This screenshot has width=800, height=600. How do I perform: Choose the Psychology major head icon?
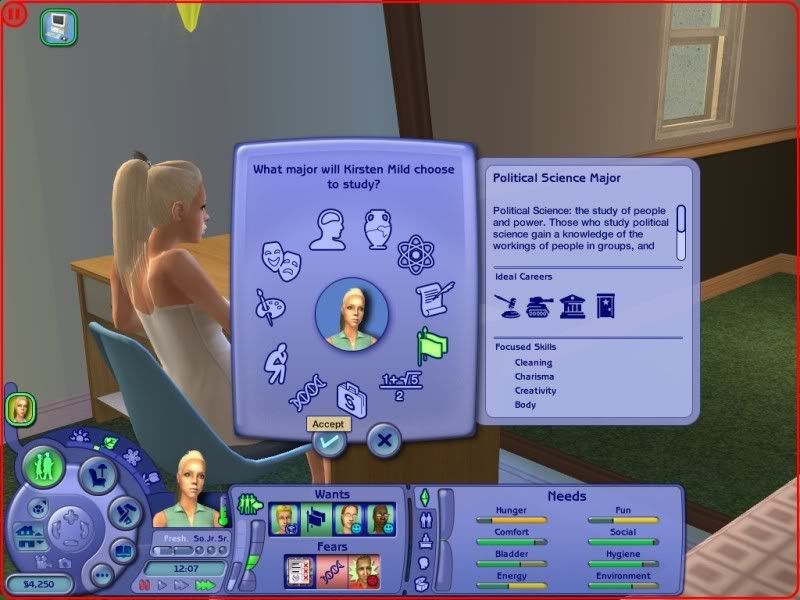click(331, 230)
